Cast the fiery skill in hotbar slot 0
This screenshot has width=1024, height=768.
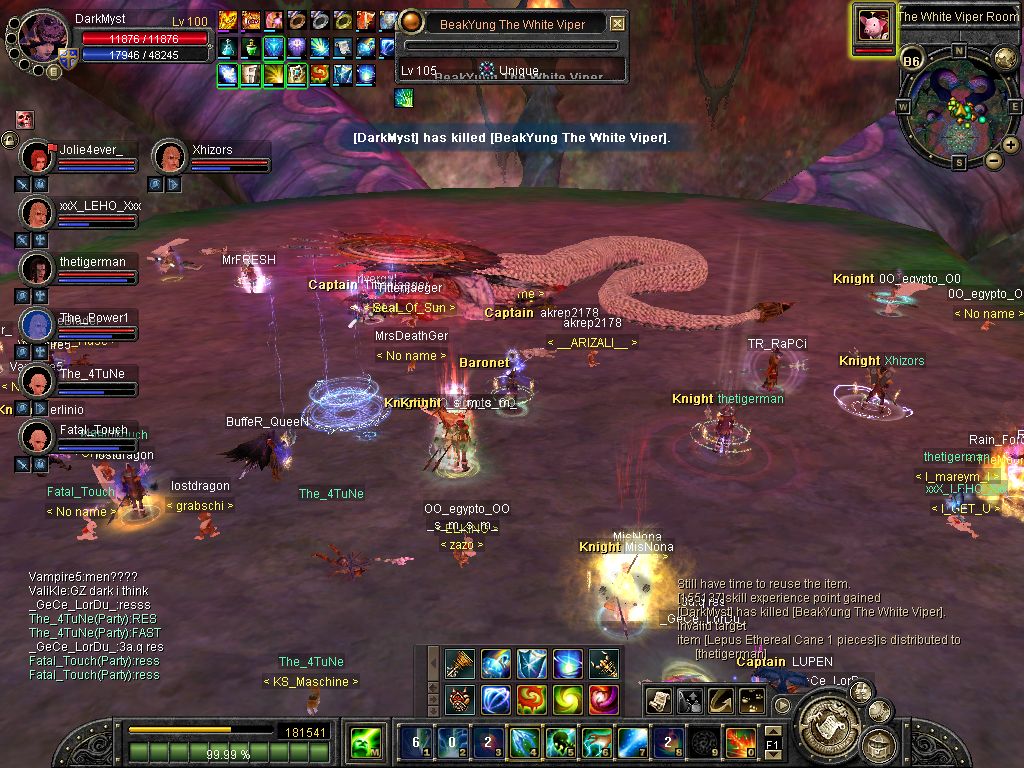739,743
